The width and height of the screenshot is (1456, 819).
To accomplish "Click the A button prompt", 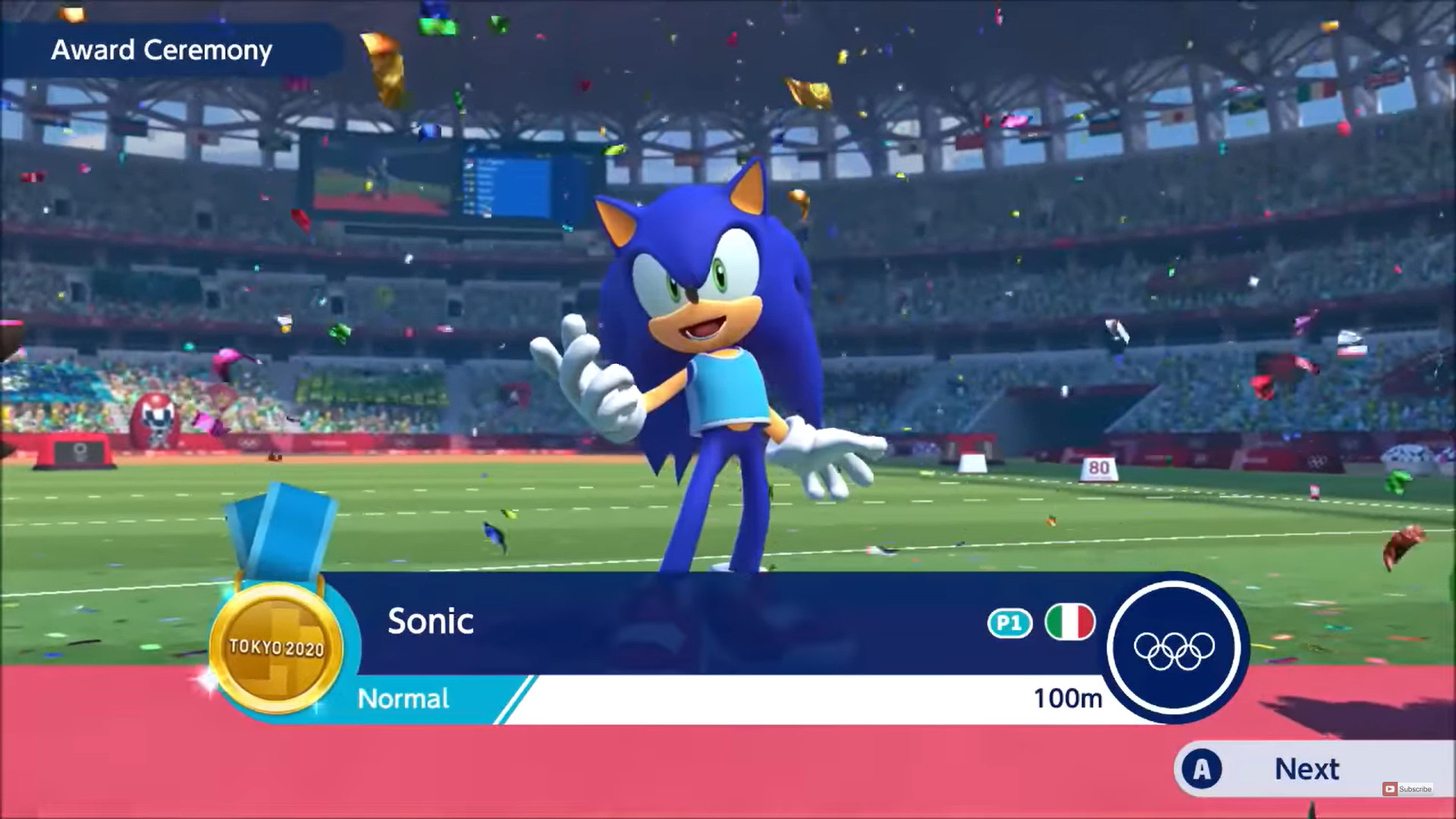I will coord(1200,768).
